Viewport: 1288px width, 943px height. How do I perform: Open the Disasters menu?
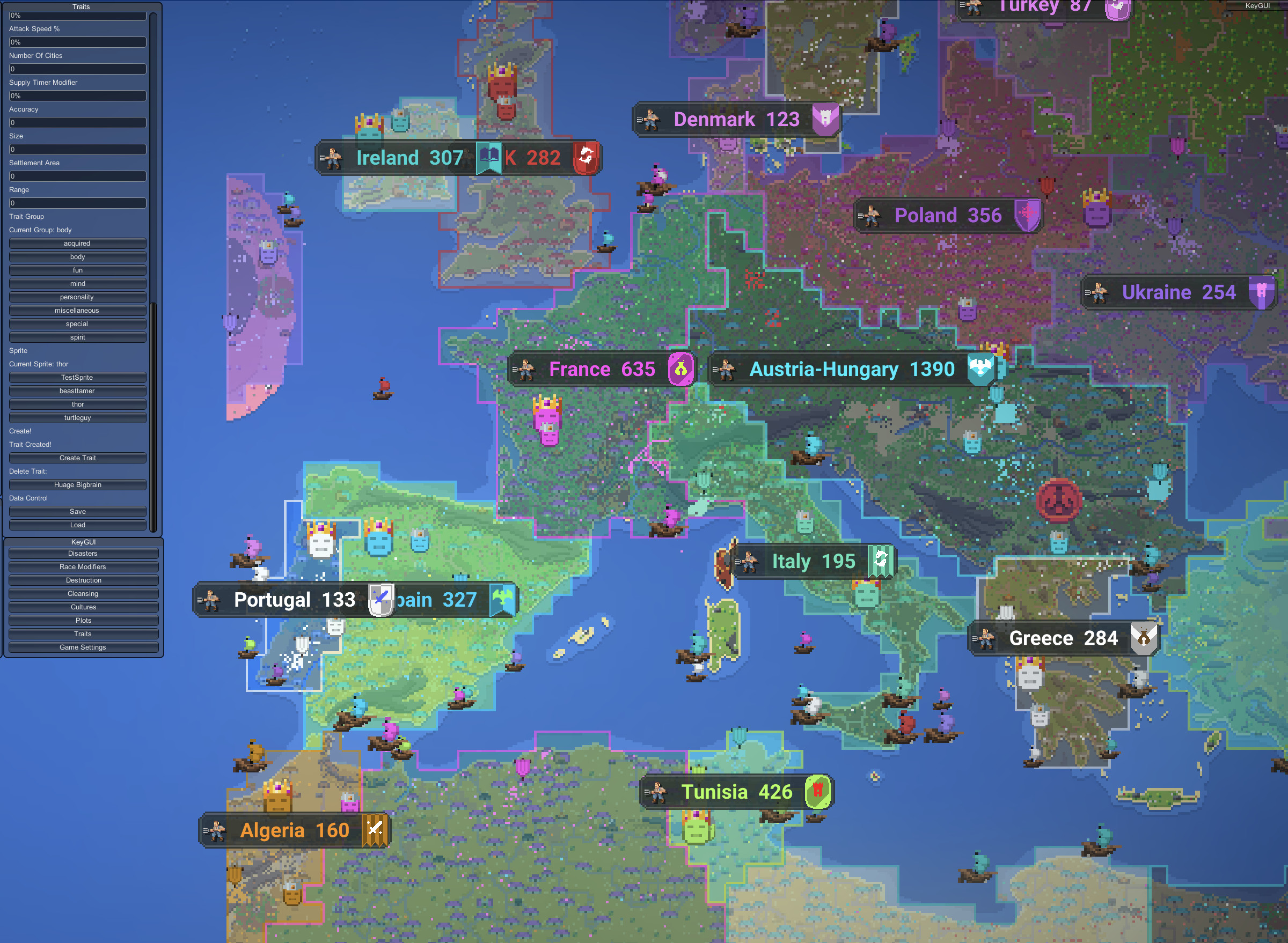83,553
